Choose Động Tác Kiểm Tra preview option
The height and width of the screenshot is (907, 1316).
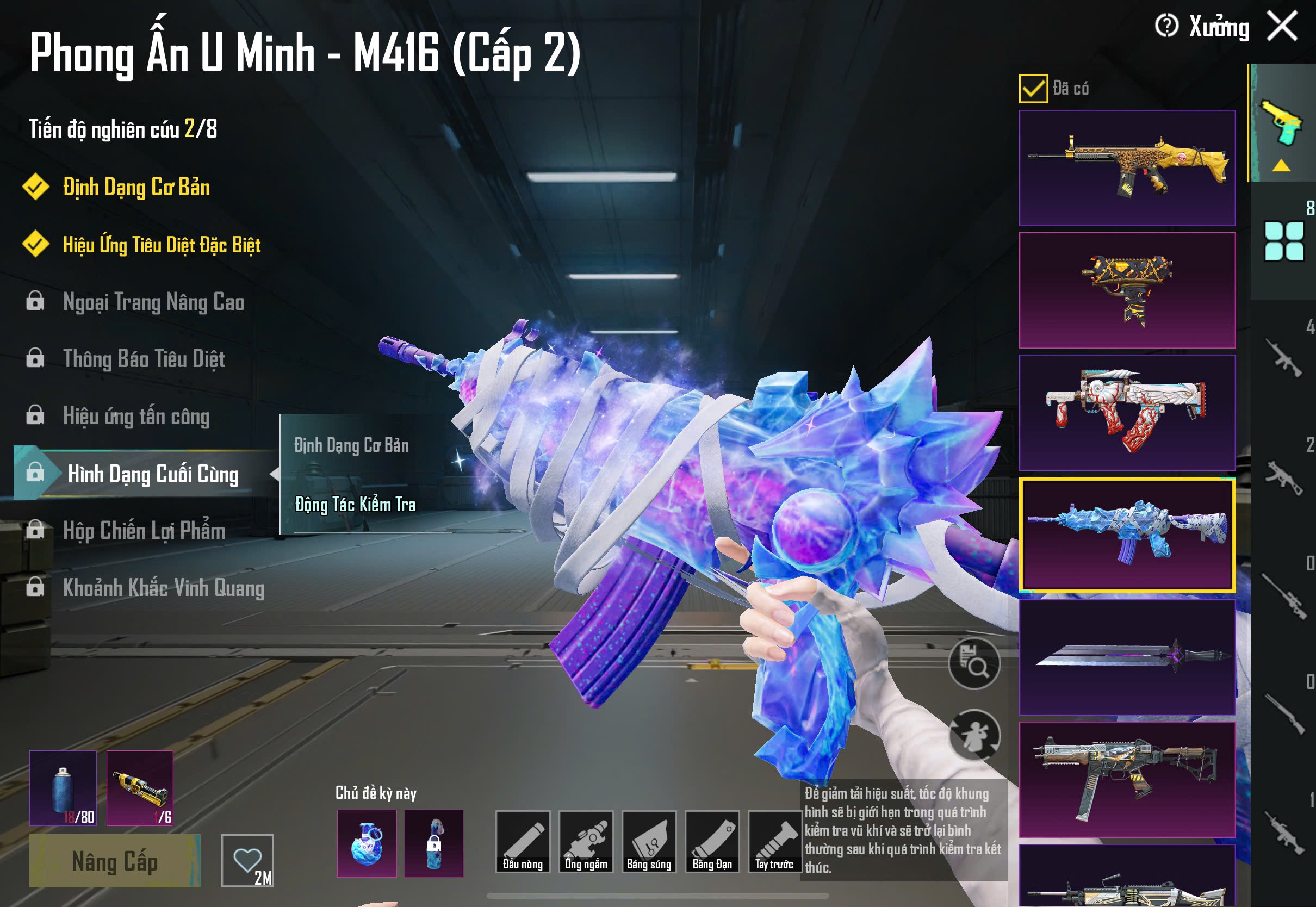355,505
